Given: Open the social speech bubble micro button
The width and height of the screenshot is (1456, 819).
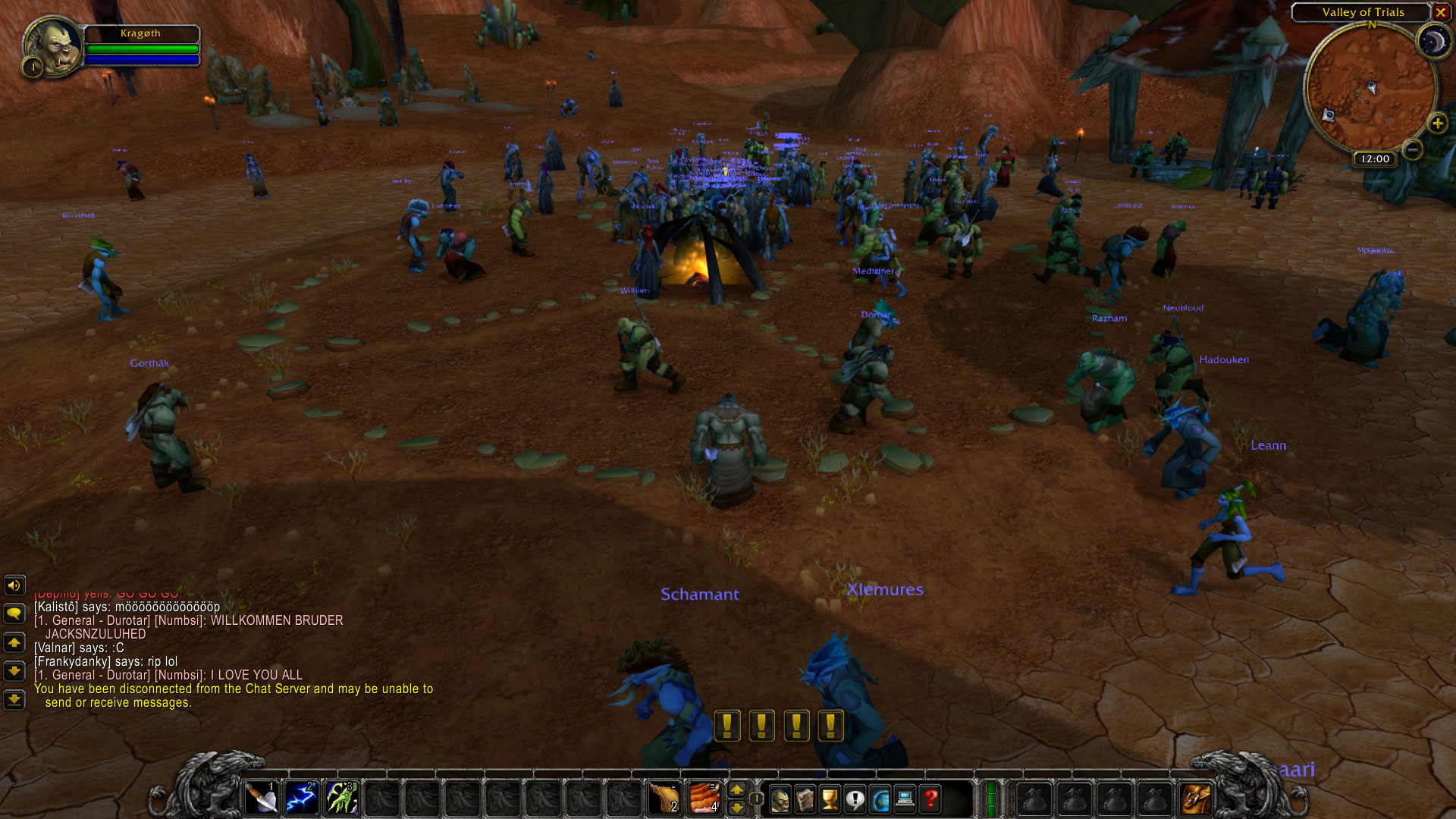Looking at the screenshot, I should tap(855, 799).
